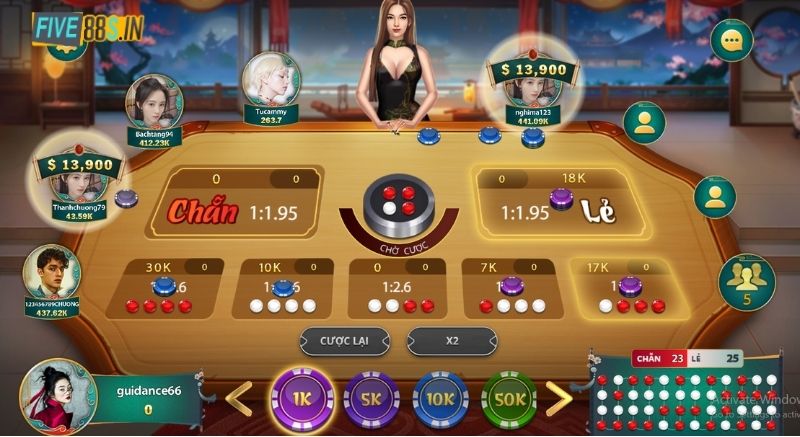800x437 pixels.
Task: Click the Cược Lại rebet button
Action: (x=344, y=340)
